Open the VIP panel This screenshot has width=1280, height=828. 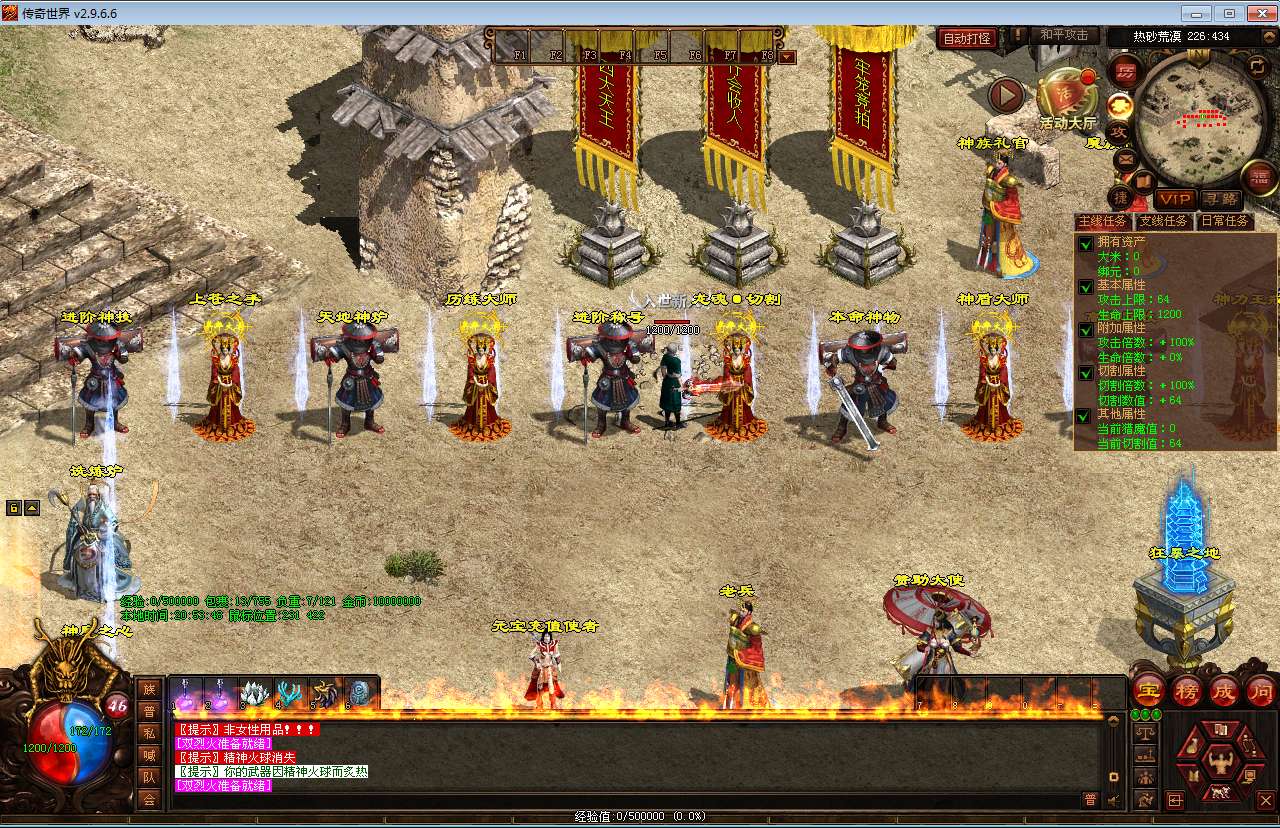point(1174,199)
